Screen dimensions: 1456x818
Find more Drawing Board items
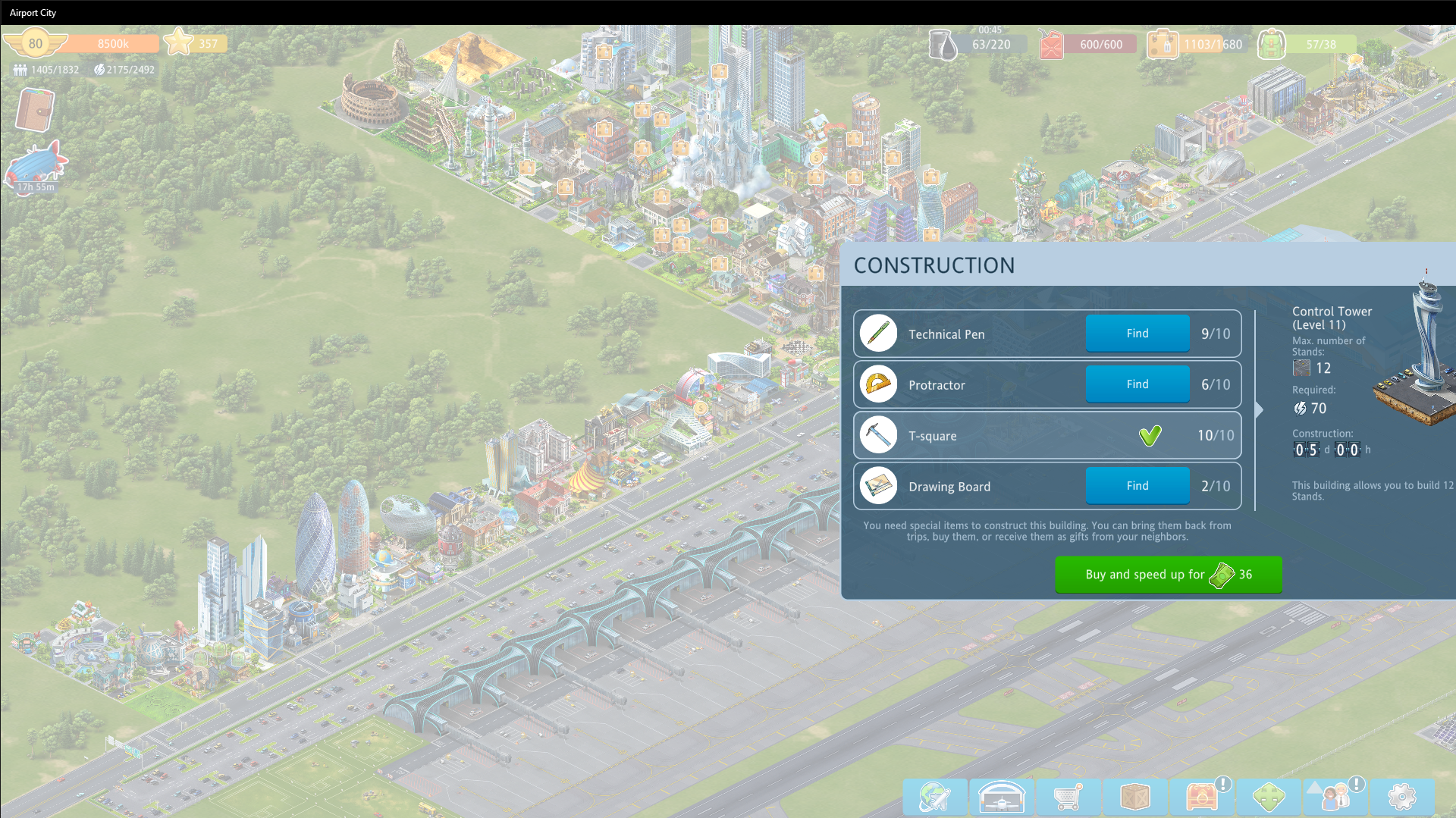[1137, 486]
